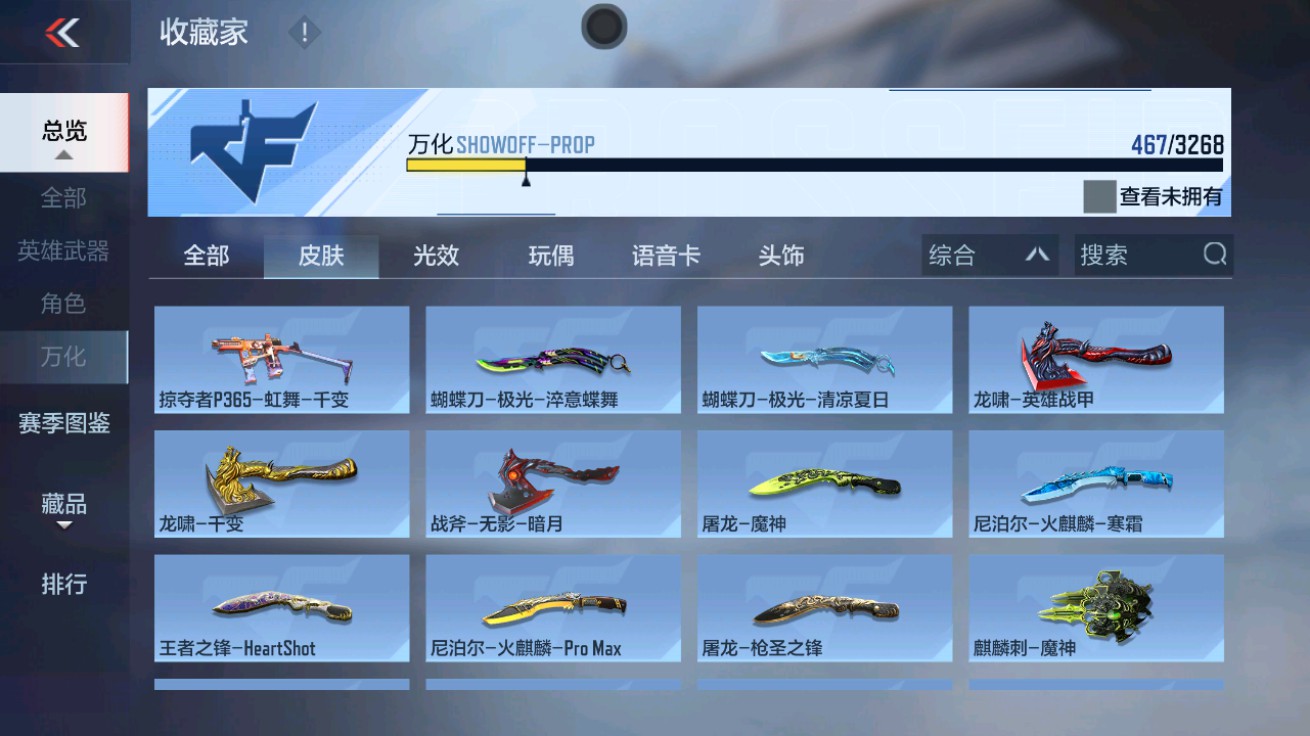The width and height of the screenshot is (1310, 736).
Task: Click the back arrow at top left
Action: pos(63,32)
